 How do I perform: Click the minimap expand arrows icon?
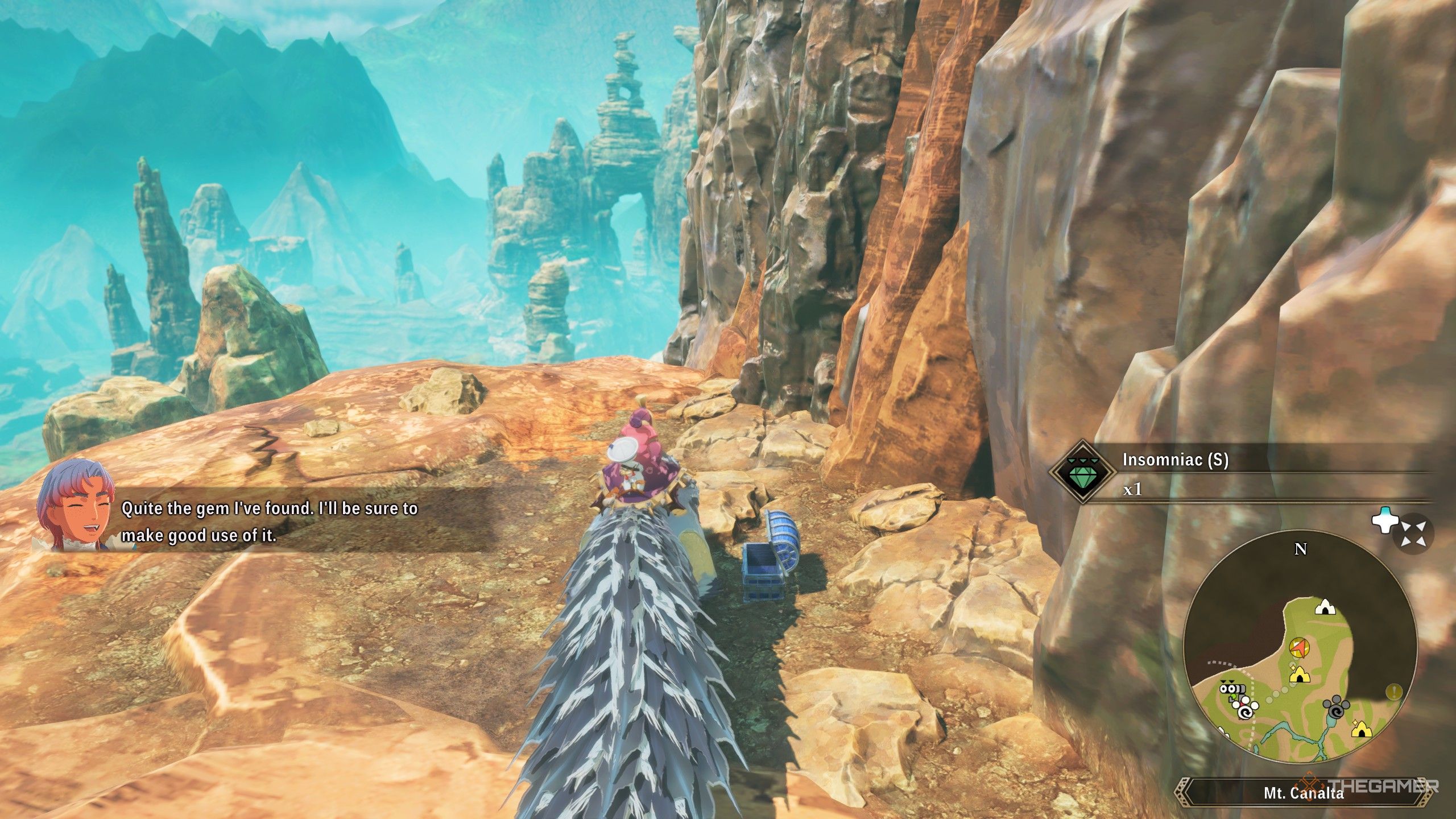[x=1412, y=534]
